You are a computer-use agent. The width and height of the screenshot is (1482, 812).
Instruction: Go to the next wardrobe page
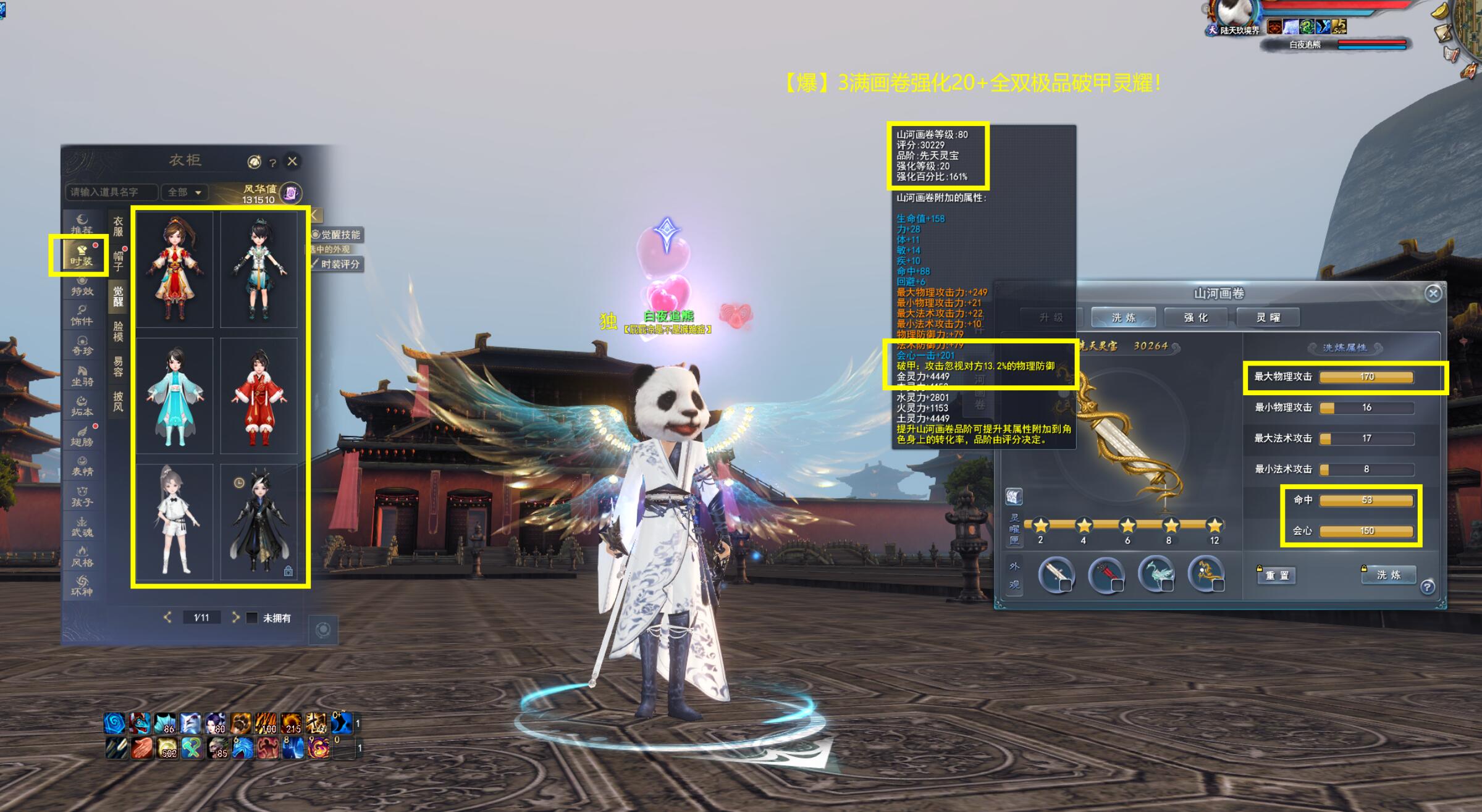tap(235, 617)
